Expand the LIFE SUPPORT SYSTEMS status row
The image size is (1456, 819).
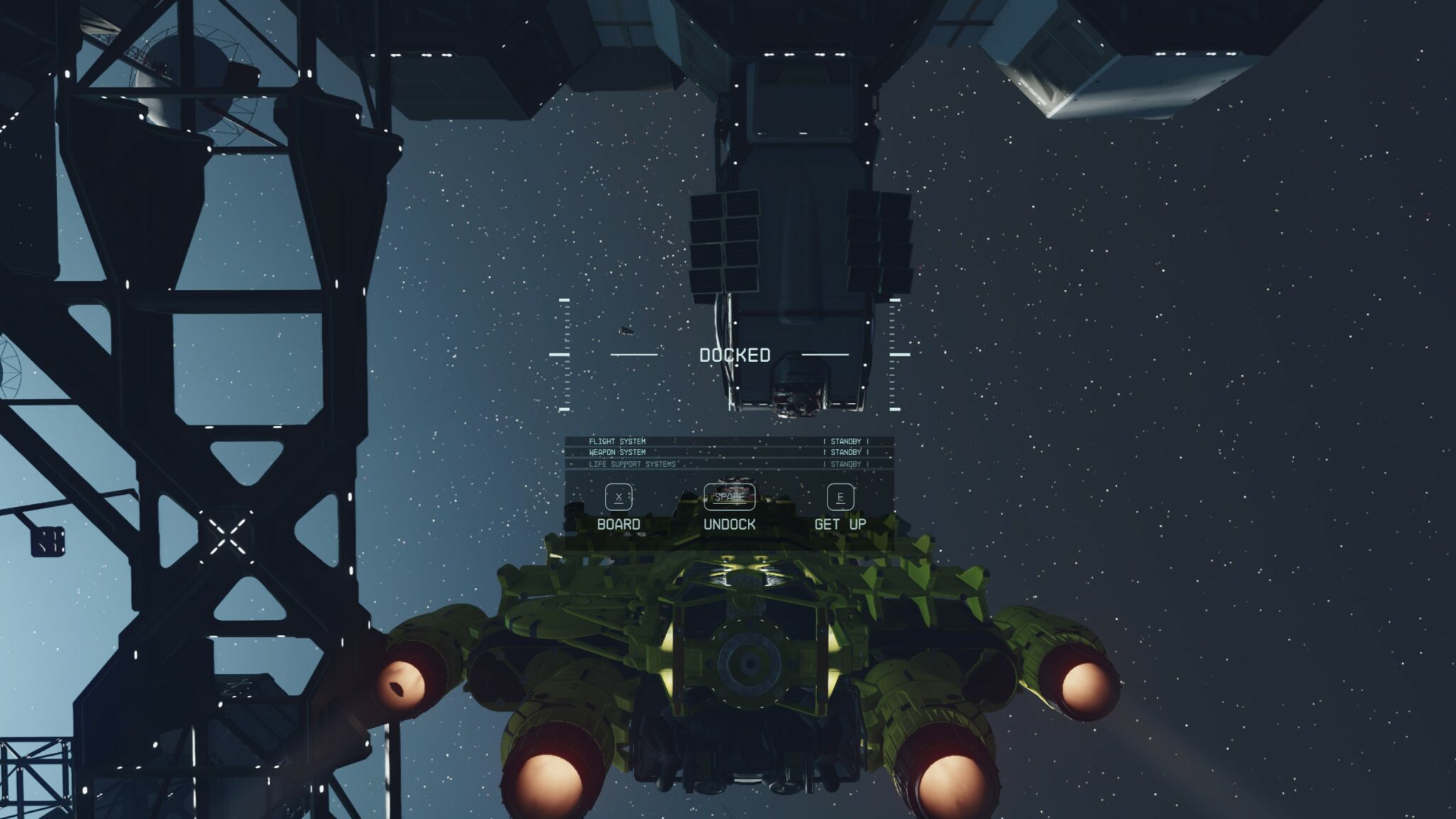(x=633, y=466)
